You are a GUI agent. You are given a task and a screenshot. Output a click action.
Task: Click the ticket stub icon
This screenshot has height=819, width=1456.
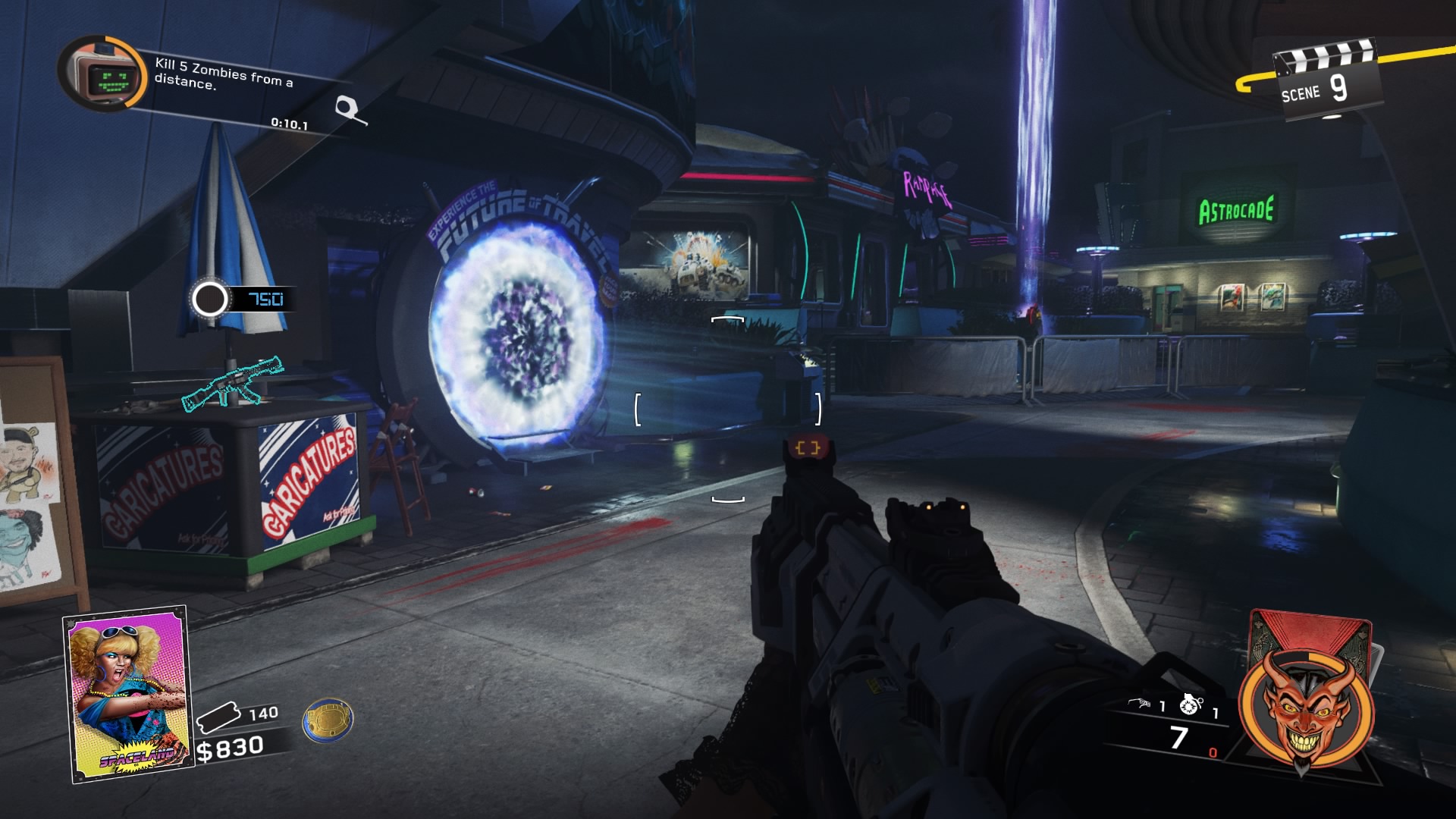218,717
